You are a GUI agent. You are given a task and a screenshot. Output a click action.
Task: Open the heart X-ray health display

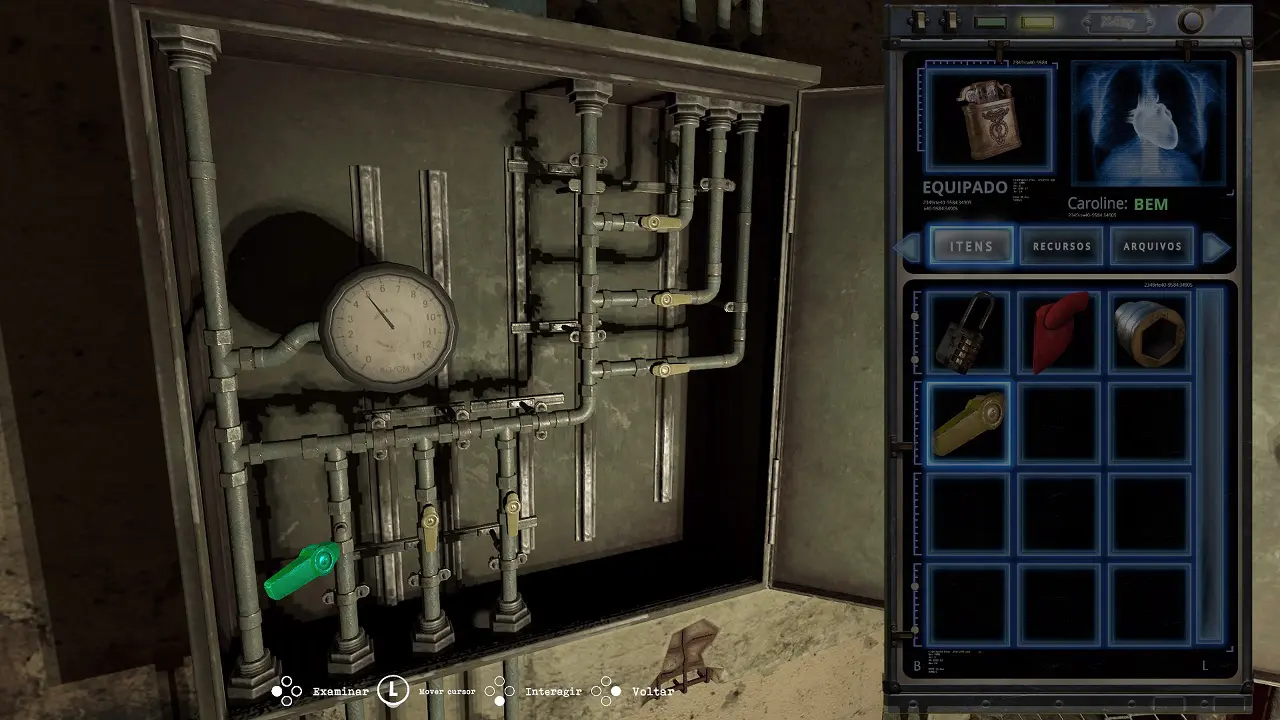[1148, 122]
